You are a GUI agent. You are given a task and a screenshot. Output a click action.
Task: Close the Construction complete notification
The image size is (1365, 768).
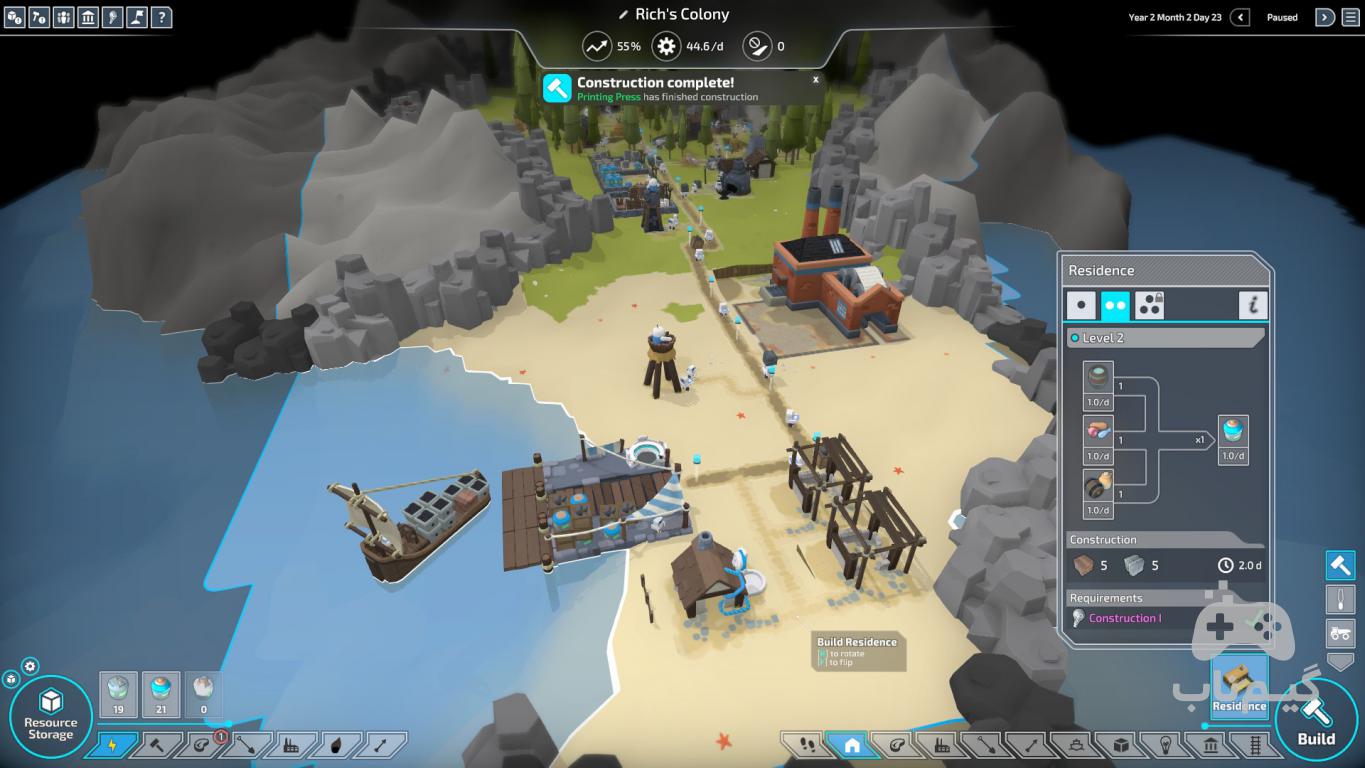[x=815, y=79]
